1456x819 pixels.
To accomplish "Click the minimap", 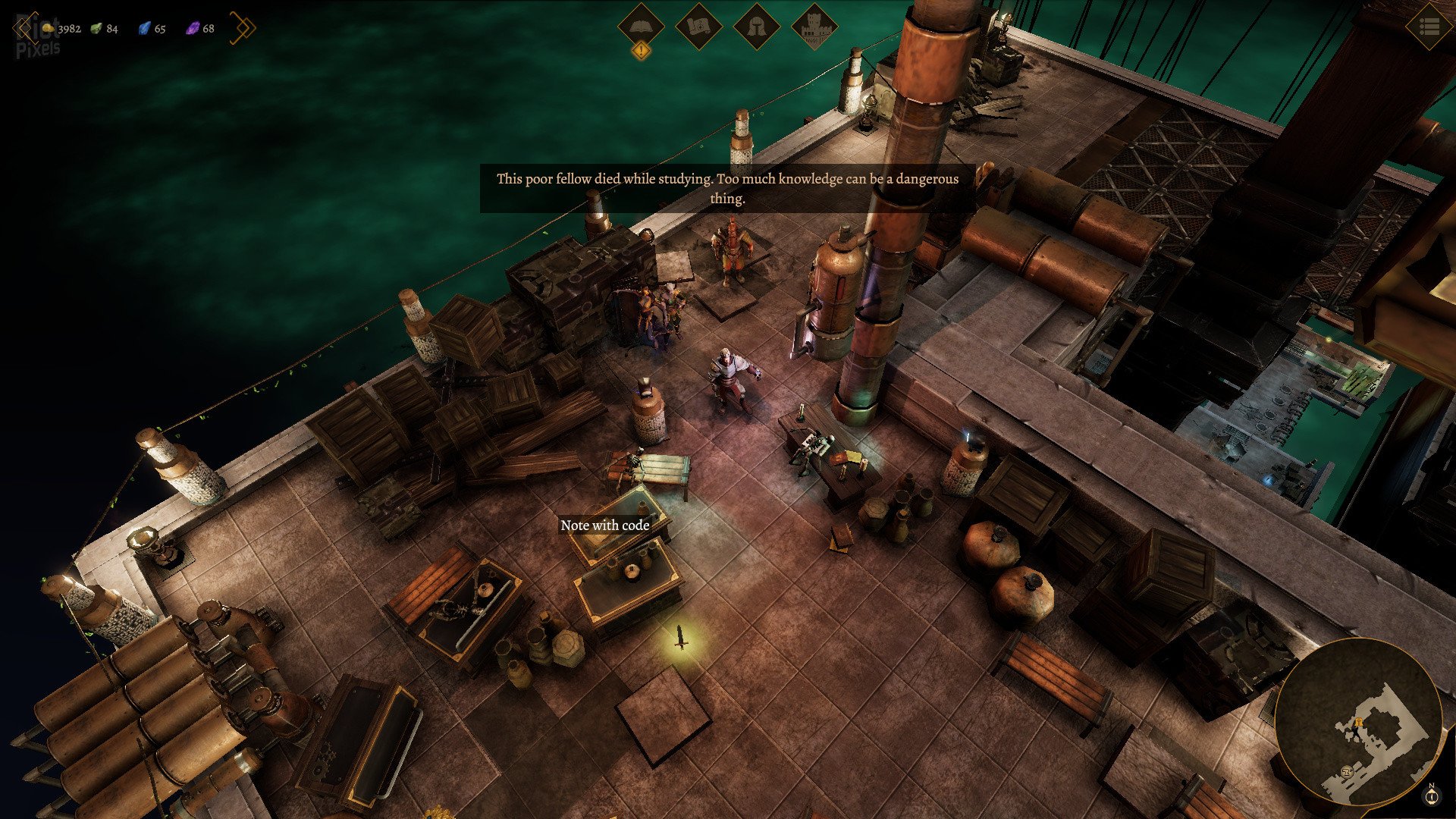I will (x=1357, y=722).
